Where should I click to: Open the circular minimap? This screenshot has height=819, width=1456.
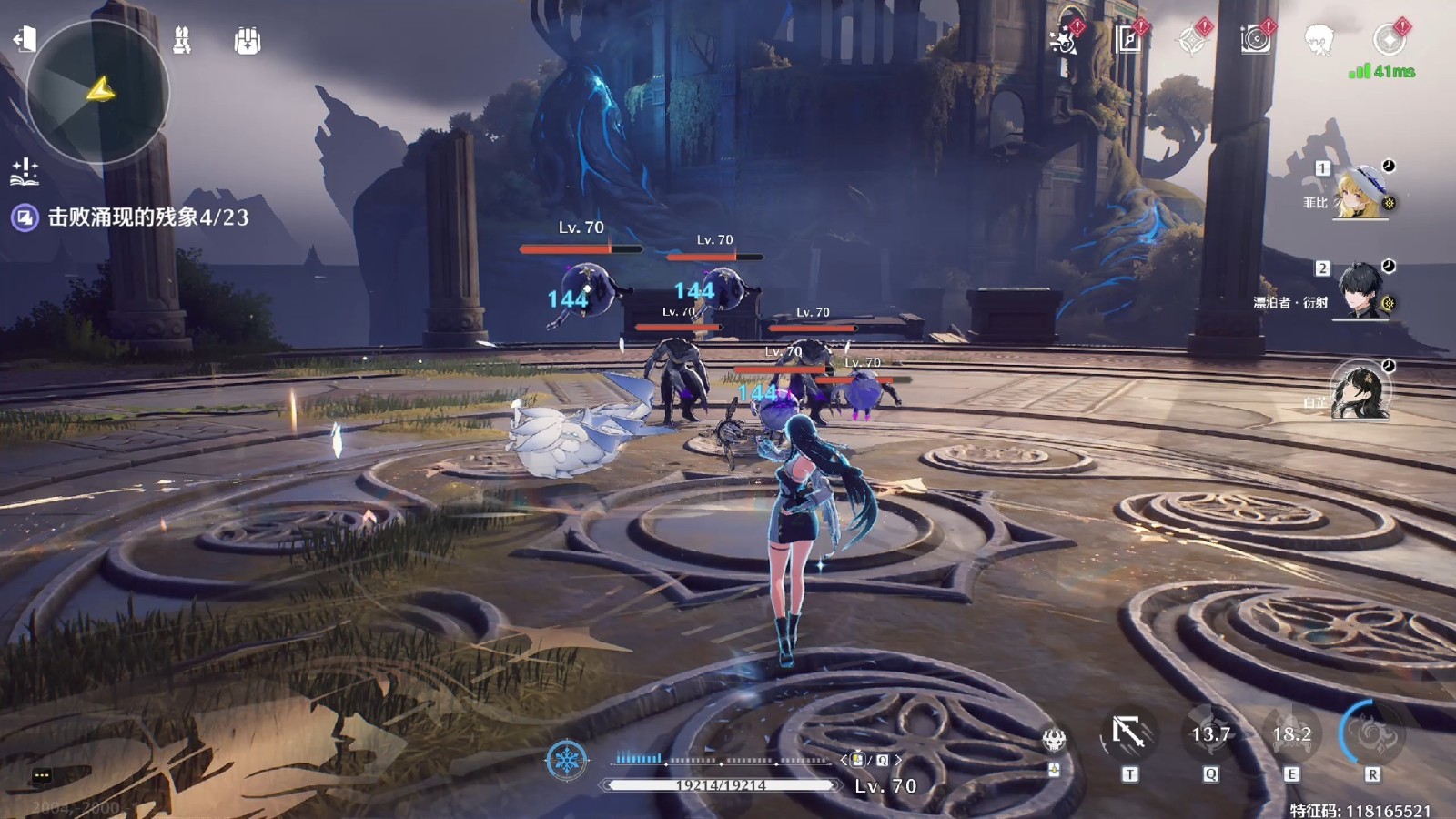pyautogui.click(x=97, y=91)
